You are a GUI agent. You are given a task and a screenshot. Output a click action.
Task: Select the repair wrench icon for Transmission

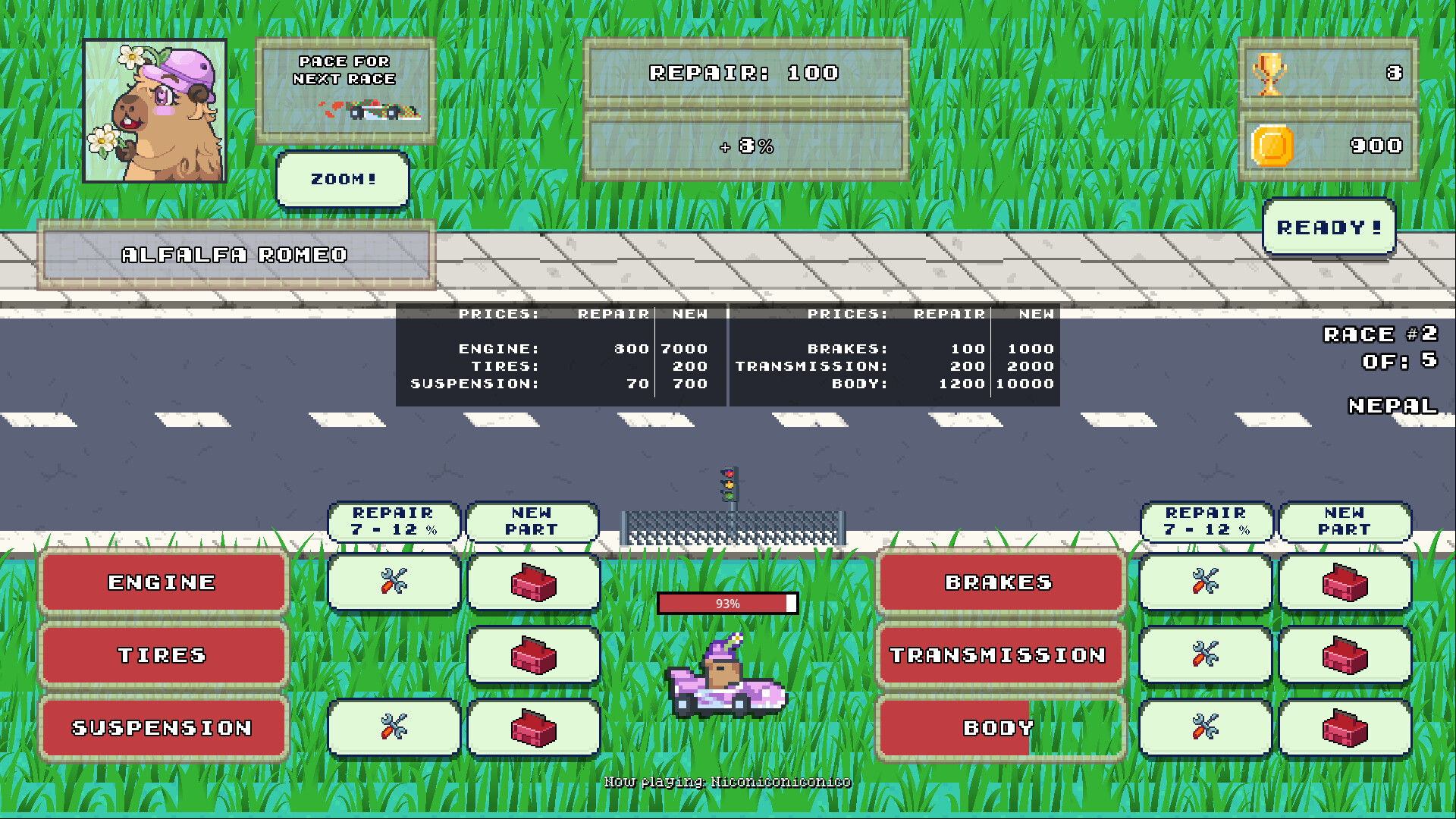[1205, 655]
